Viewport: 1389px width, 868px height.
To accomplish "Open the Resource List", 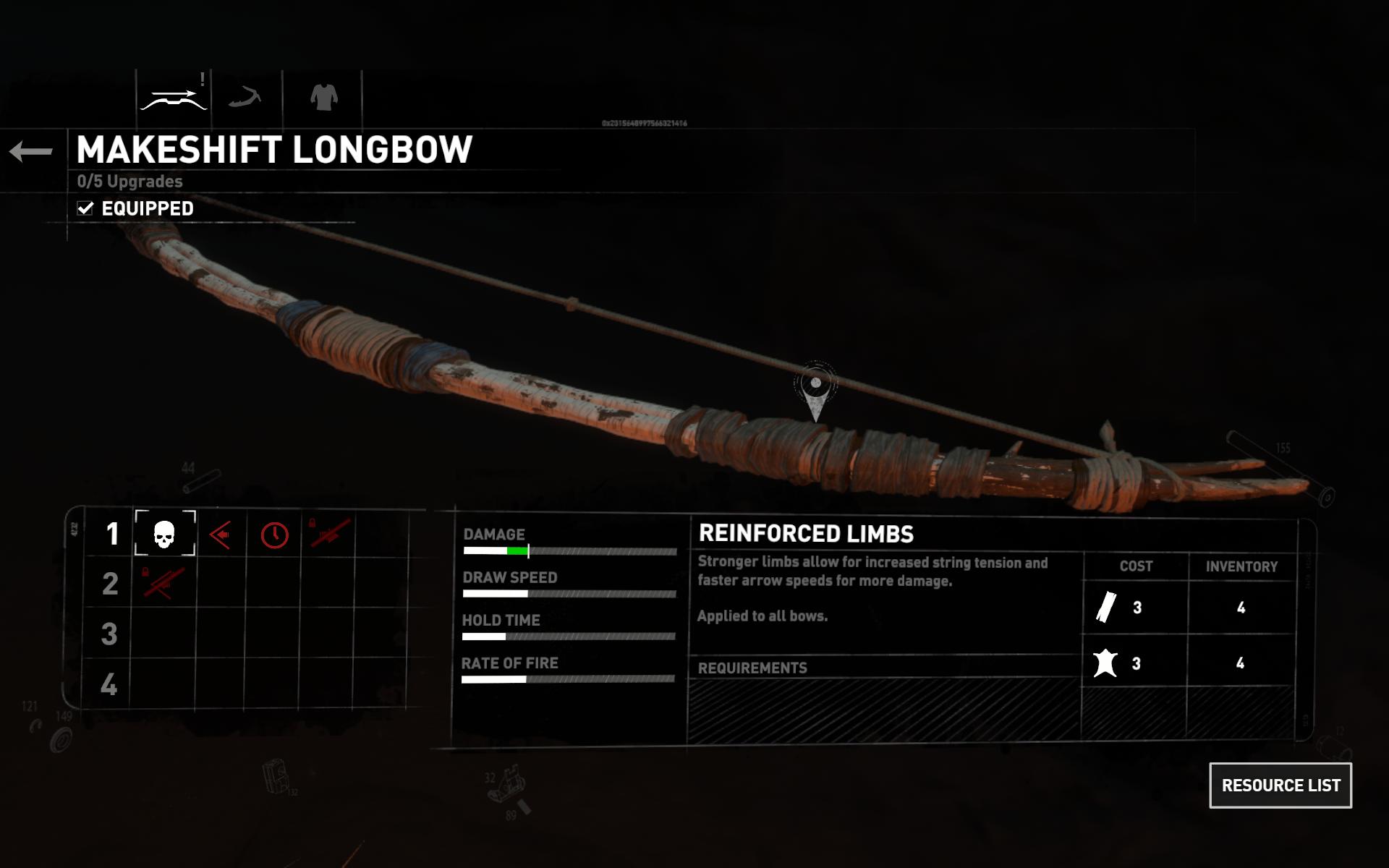I will (1280, 785).
